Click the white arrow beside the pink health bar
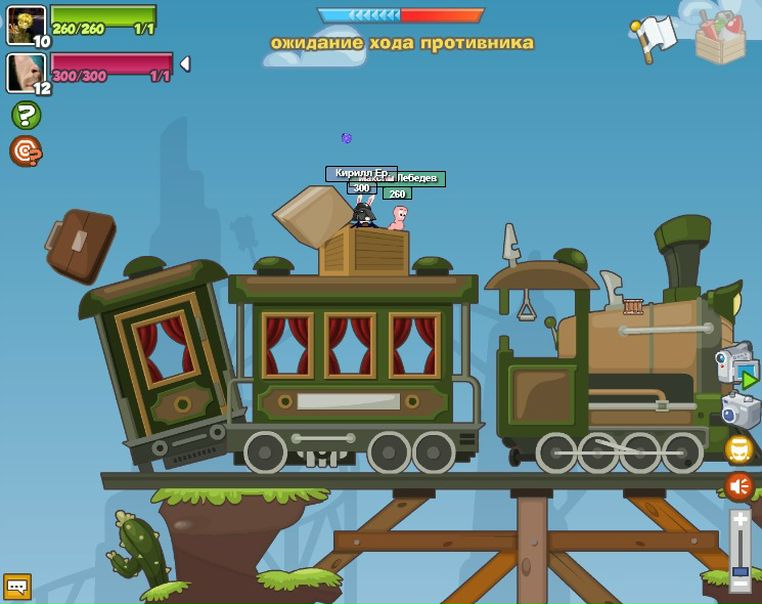This screenshot has width=762, height=604. [x=184, y=64]
